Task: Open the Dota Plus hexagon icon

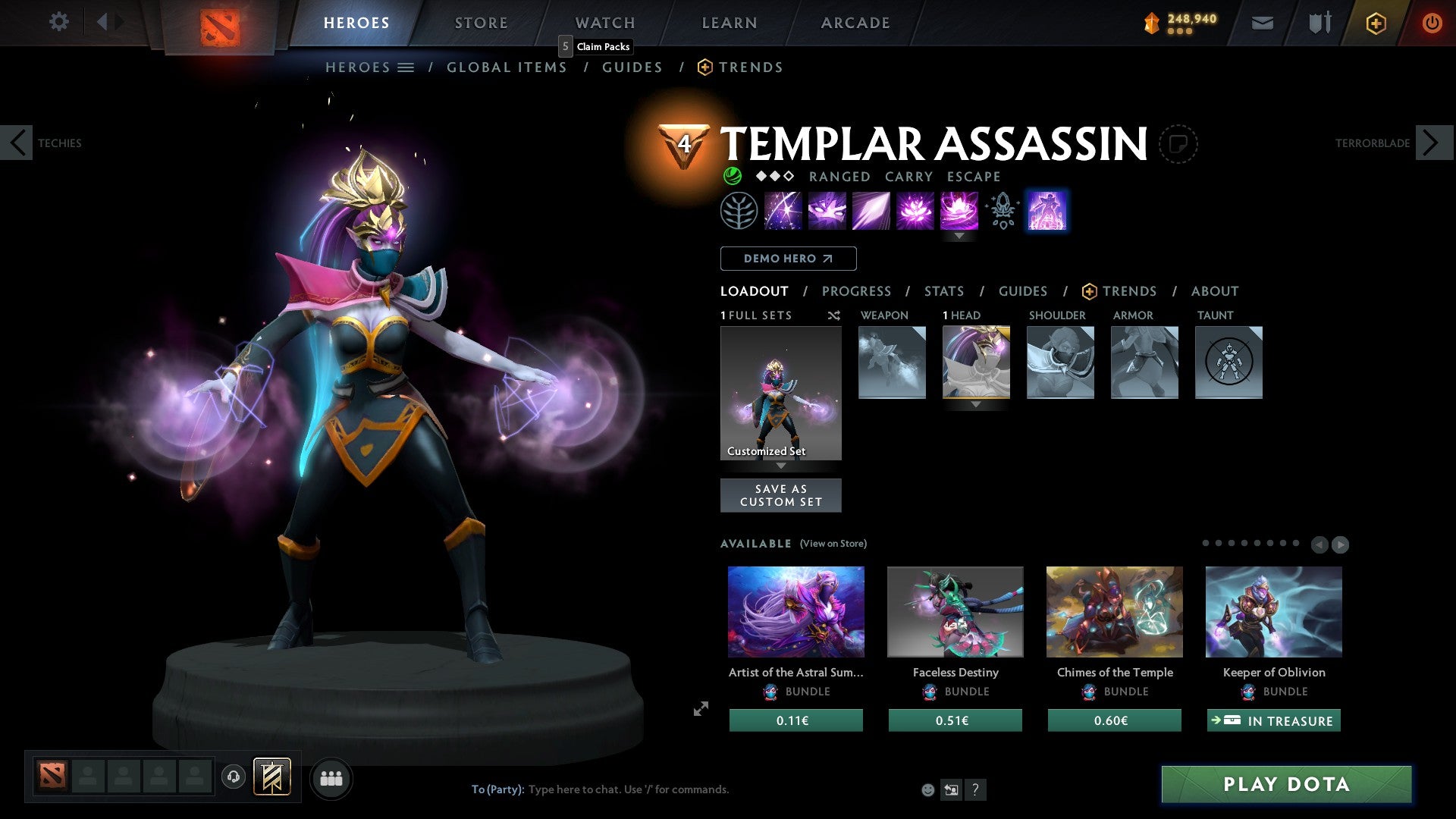Action: coord(1376,24)
